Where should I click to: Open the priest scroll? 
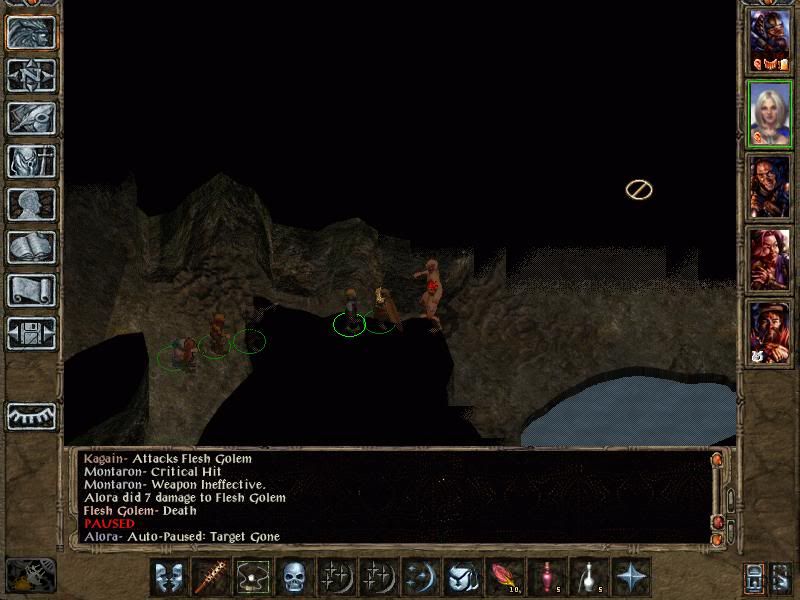(31, 290)
